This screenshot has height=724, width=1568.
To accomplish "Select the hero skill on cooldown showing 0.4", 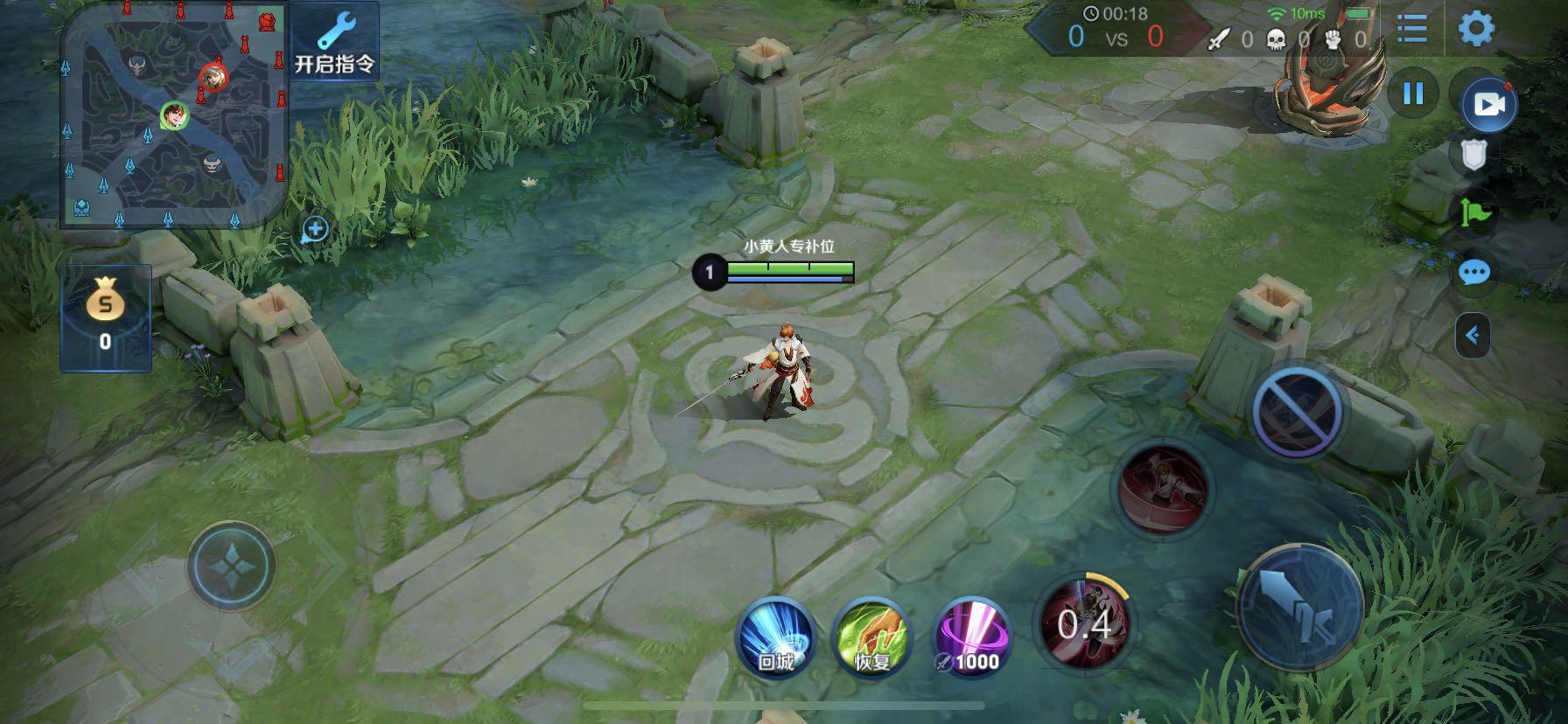I will click(x=1084, y=623).
